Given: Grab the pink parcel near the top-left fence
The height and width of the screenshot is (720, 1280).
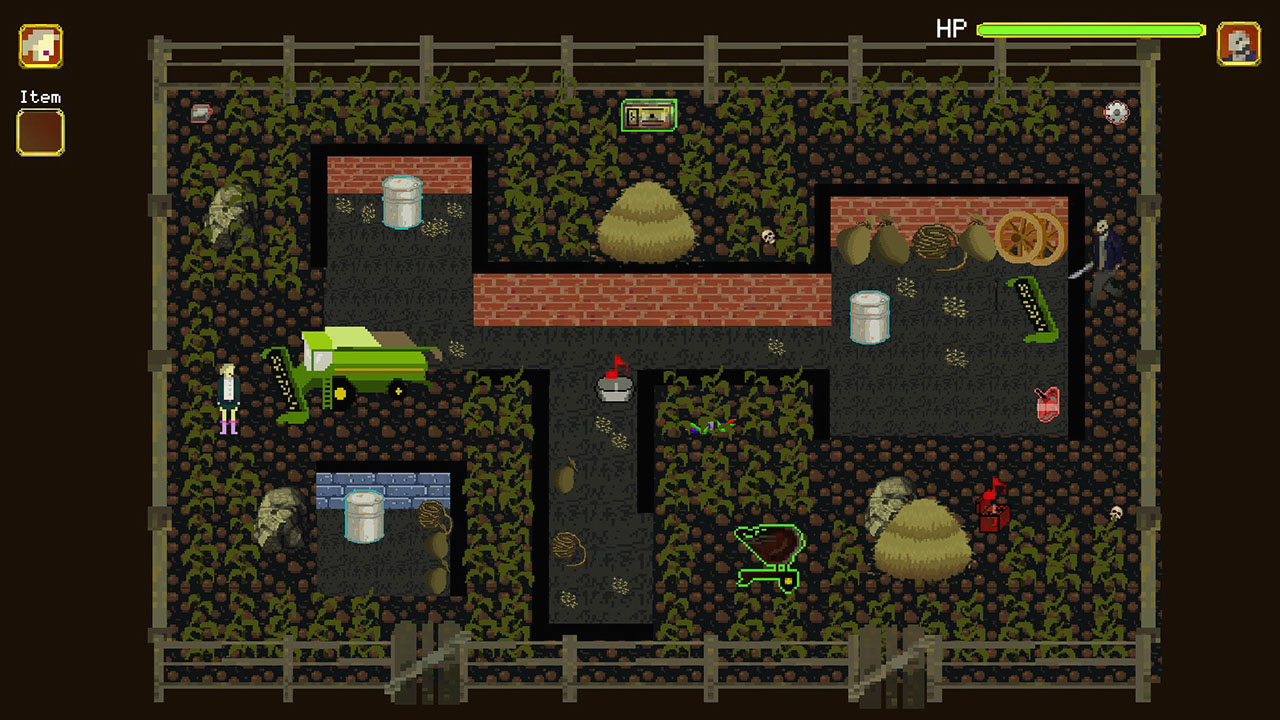Looking at the screenshot, I should [x=200, y=112].
